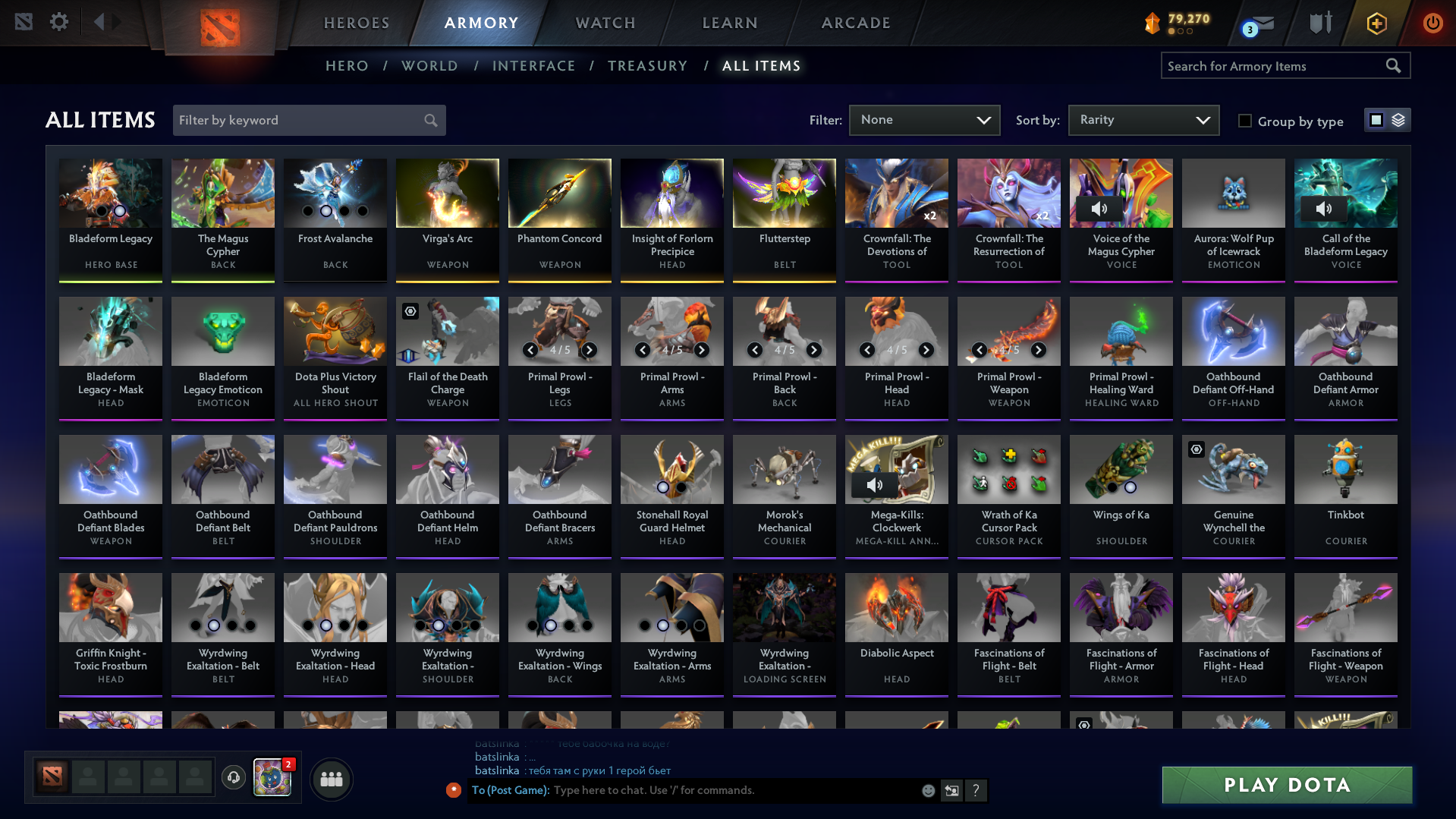Go to the Learn section
1456x819 pixels.
pos(730,23)
